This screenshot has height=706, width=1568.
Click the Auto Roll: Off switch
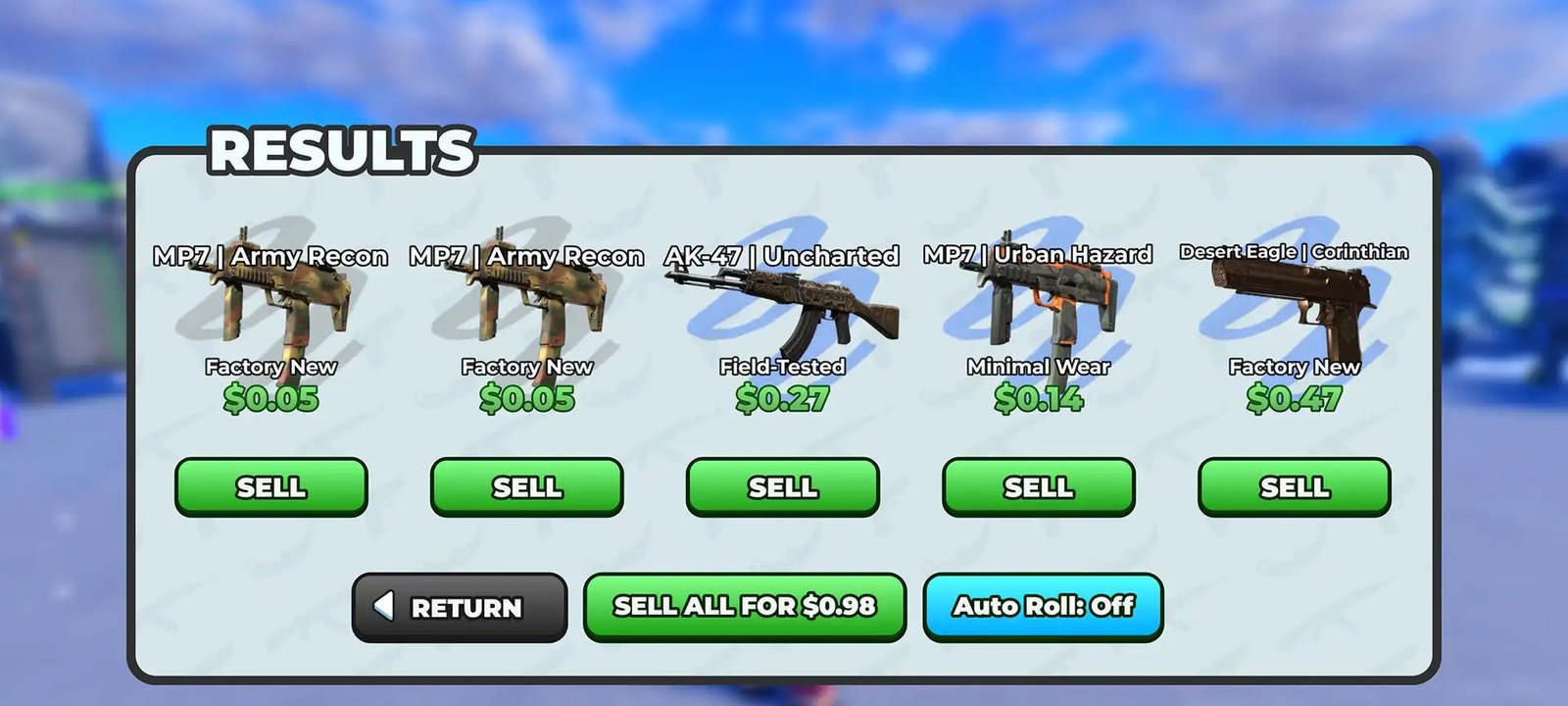tap(1043, 607)
